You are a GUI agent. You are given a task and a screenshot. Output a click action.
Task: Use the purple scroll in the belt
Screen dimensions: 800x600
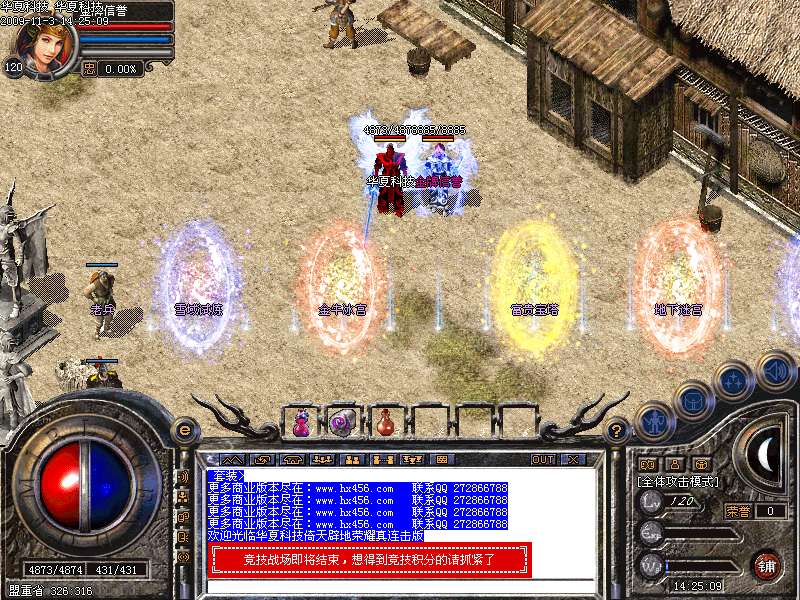pyautogui.click(x=343, y=423)
